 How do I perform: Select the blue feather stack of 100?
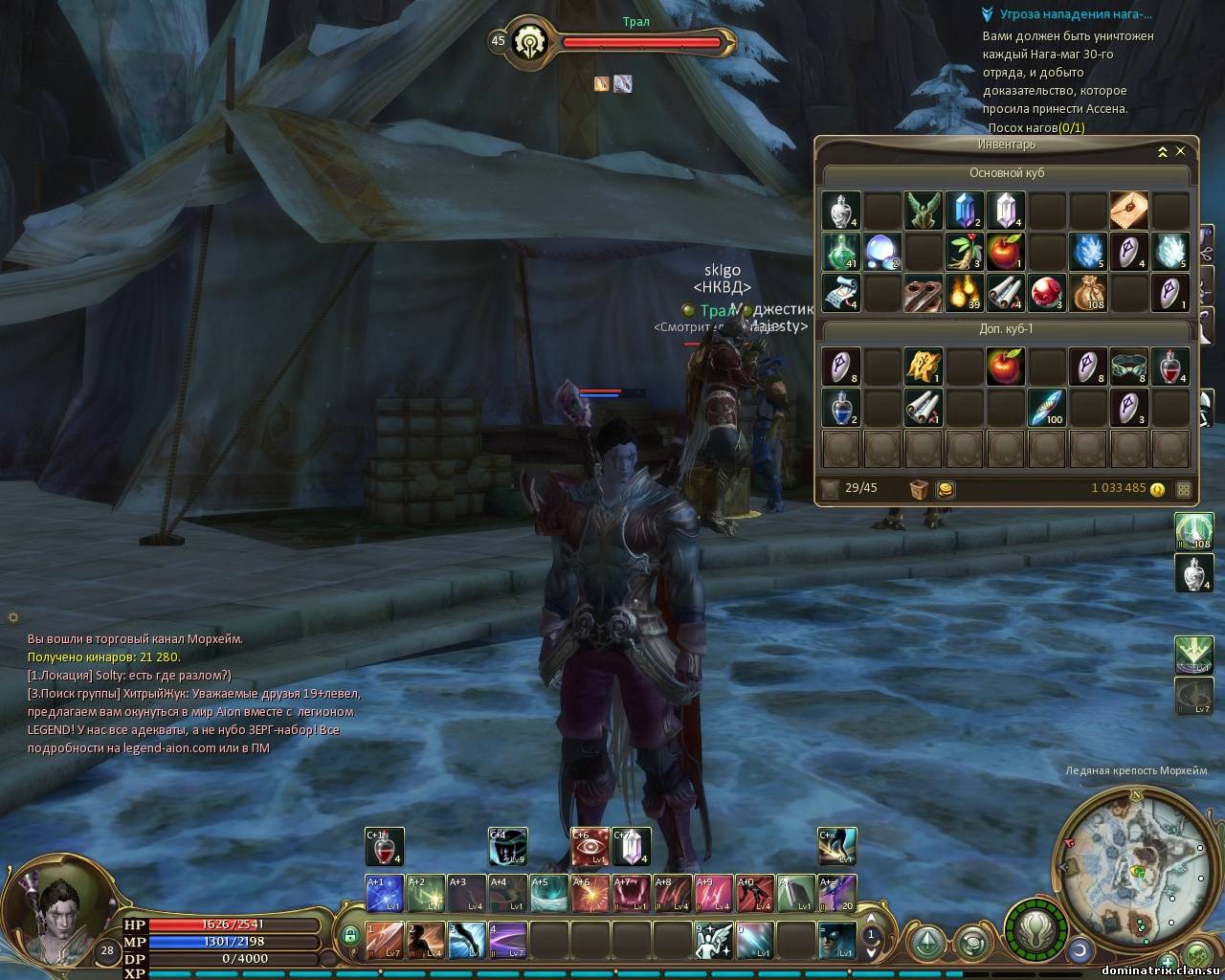tap(1046, 408)
